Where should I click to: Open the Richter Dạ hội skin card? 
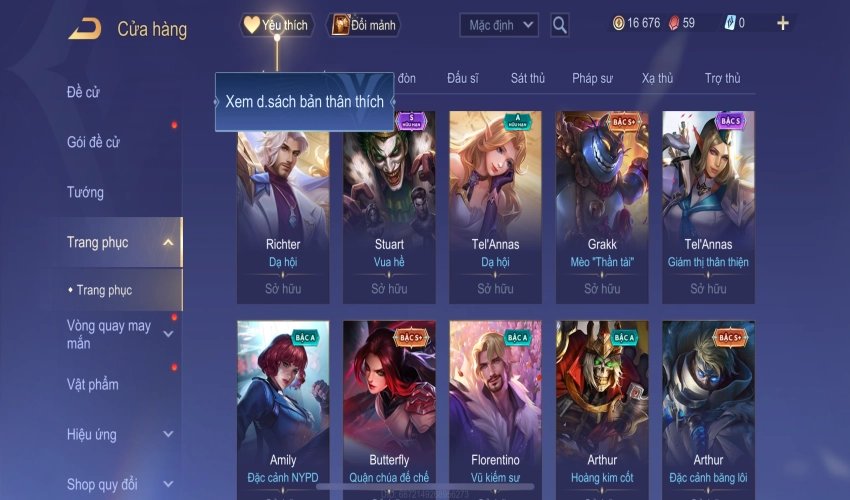(283, 205)
